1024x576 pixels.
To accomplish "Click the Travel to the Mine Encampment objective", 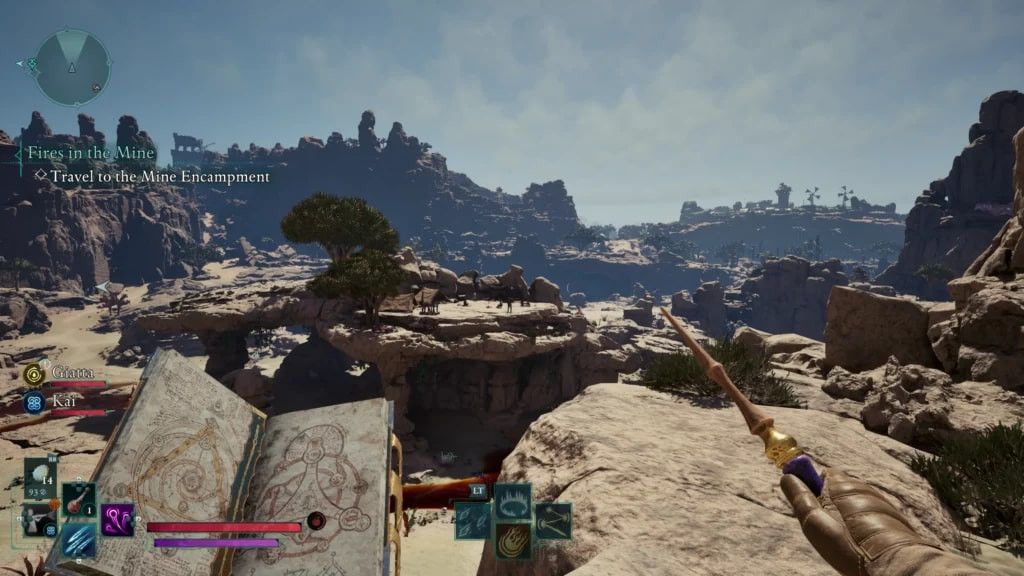I will coord(160,177).
